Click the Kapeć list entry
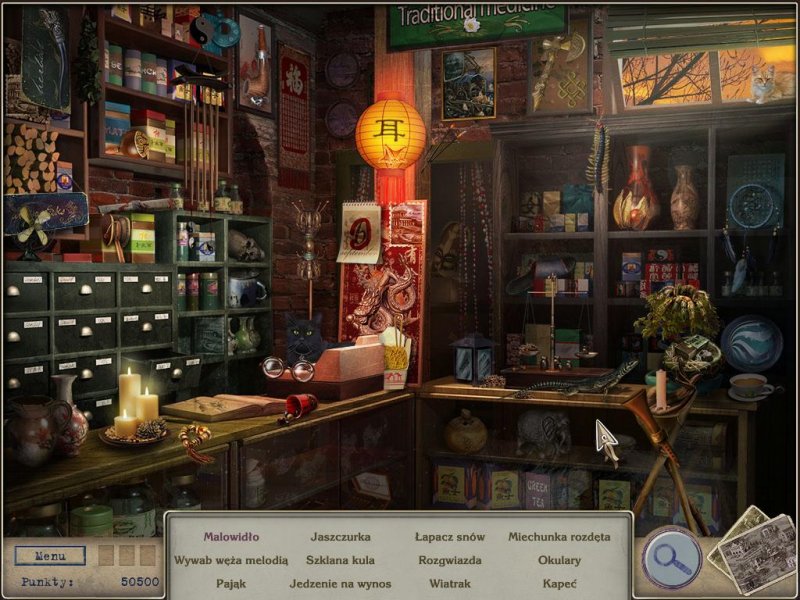Screen dimensions: 800x600 [559, 583]
